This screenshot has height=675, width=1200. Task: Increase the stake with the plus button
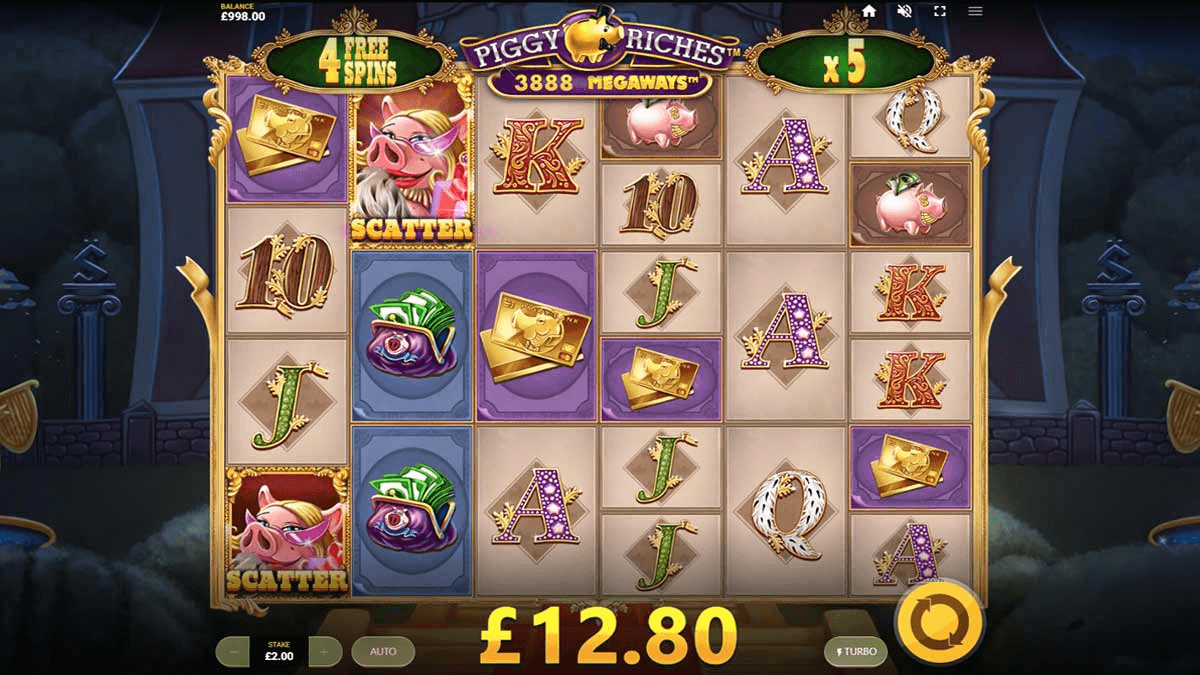point(323,651)
